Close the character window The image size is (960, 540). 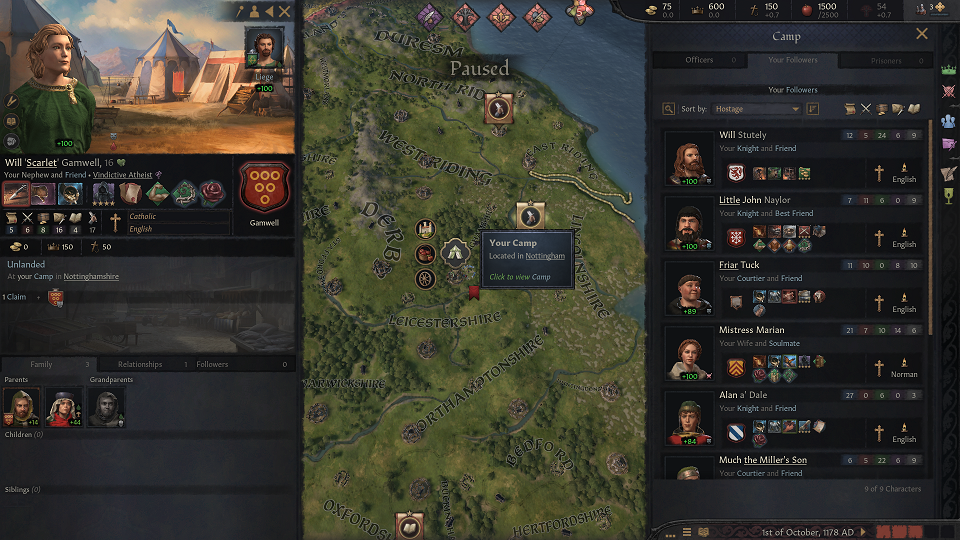click(x=285, y=11)
